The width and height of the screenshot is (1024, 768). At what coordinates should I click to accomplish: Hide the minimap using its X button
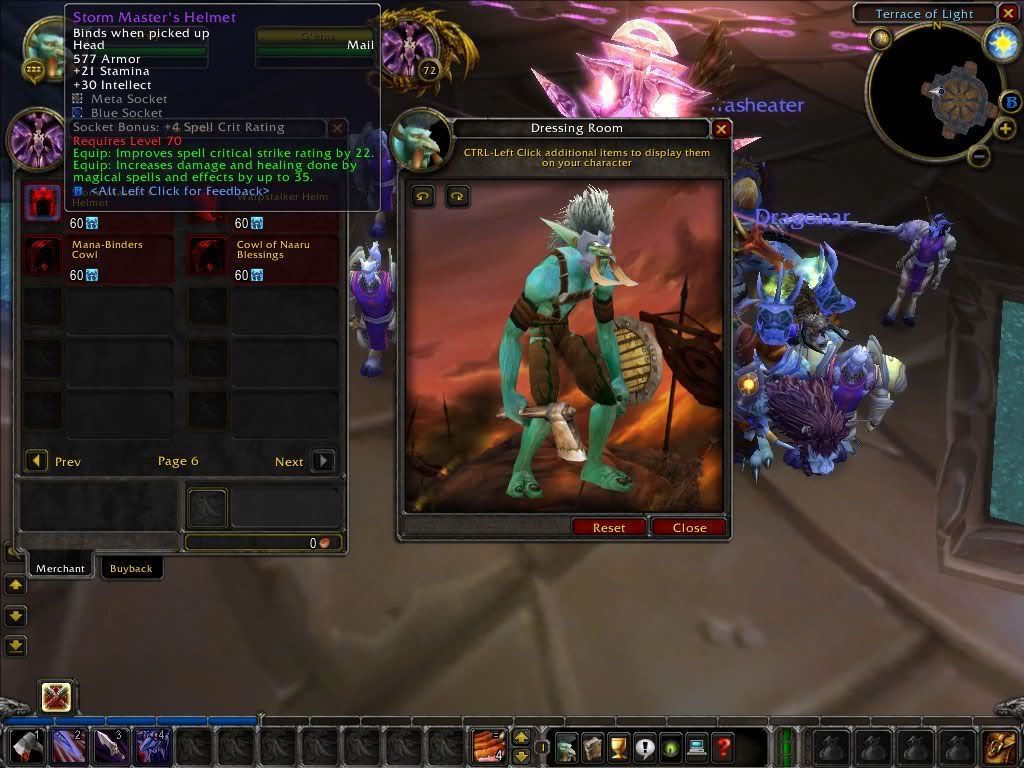coord(1008,13)
